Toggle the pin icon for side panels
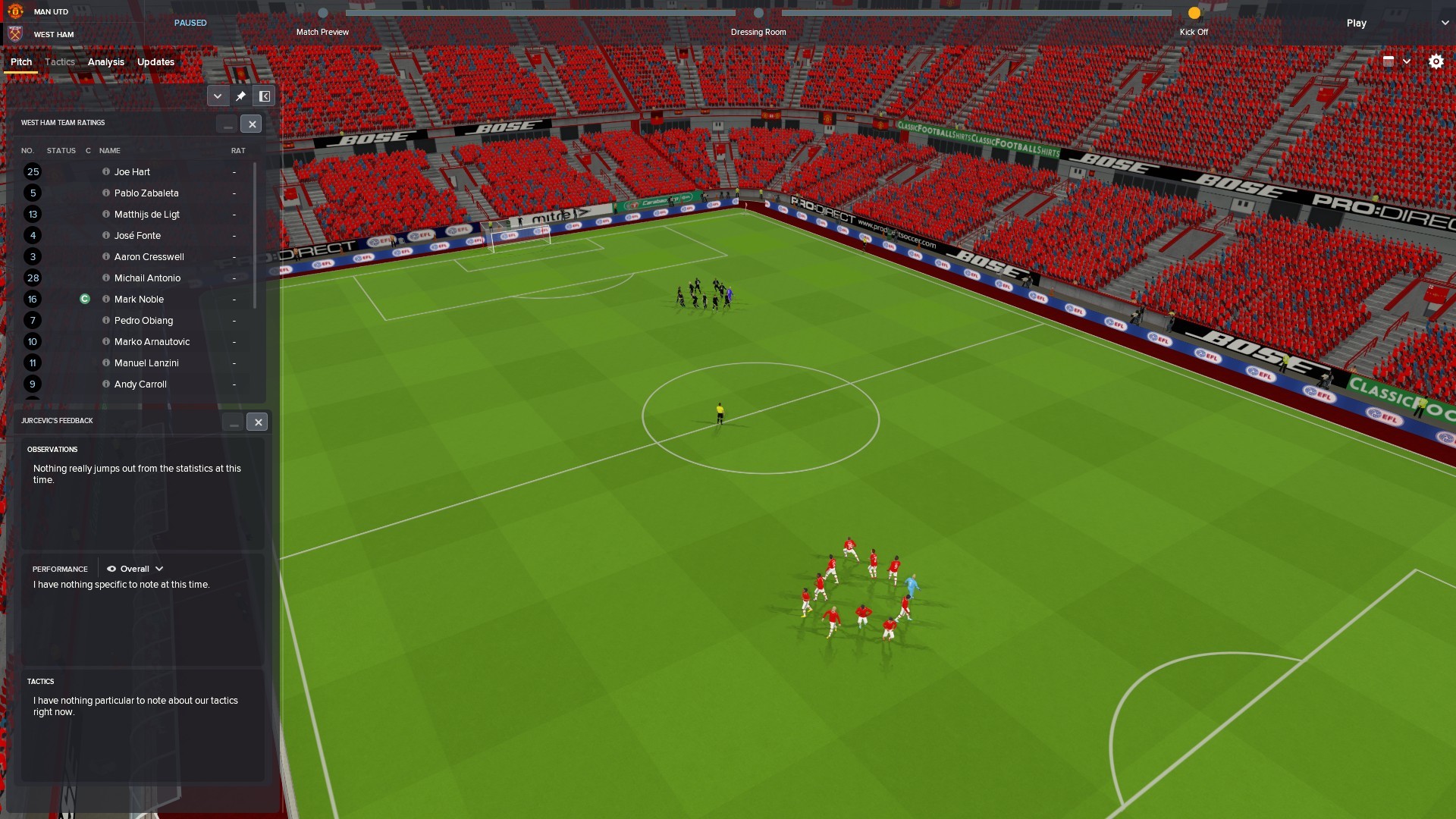The width and height of the screenshot is (1456, 819). pyautogui.click(x=240, y=96)
